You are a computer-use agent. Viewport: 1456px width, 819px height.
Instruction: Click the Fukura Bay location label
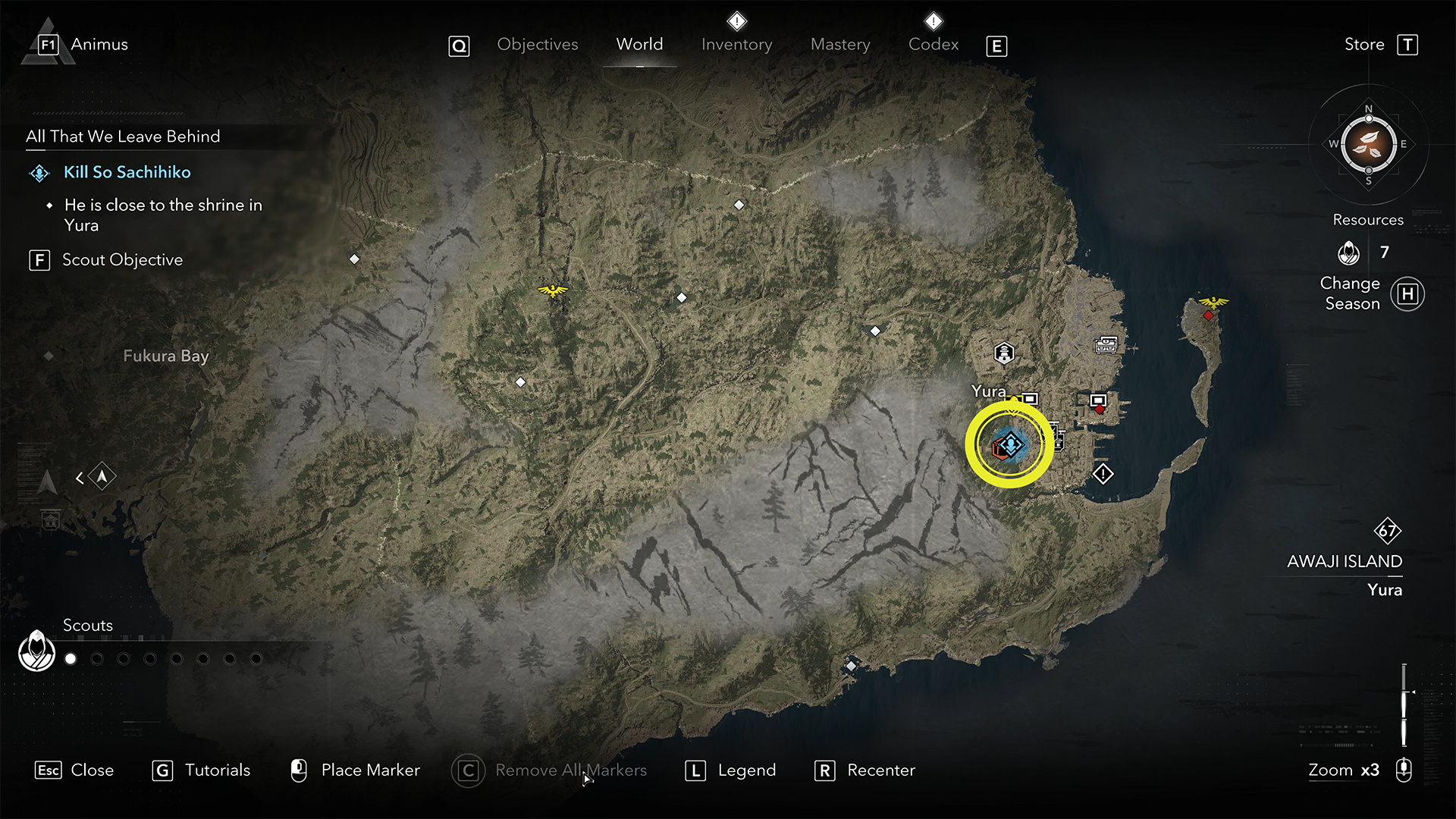click(165, 356)
